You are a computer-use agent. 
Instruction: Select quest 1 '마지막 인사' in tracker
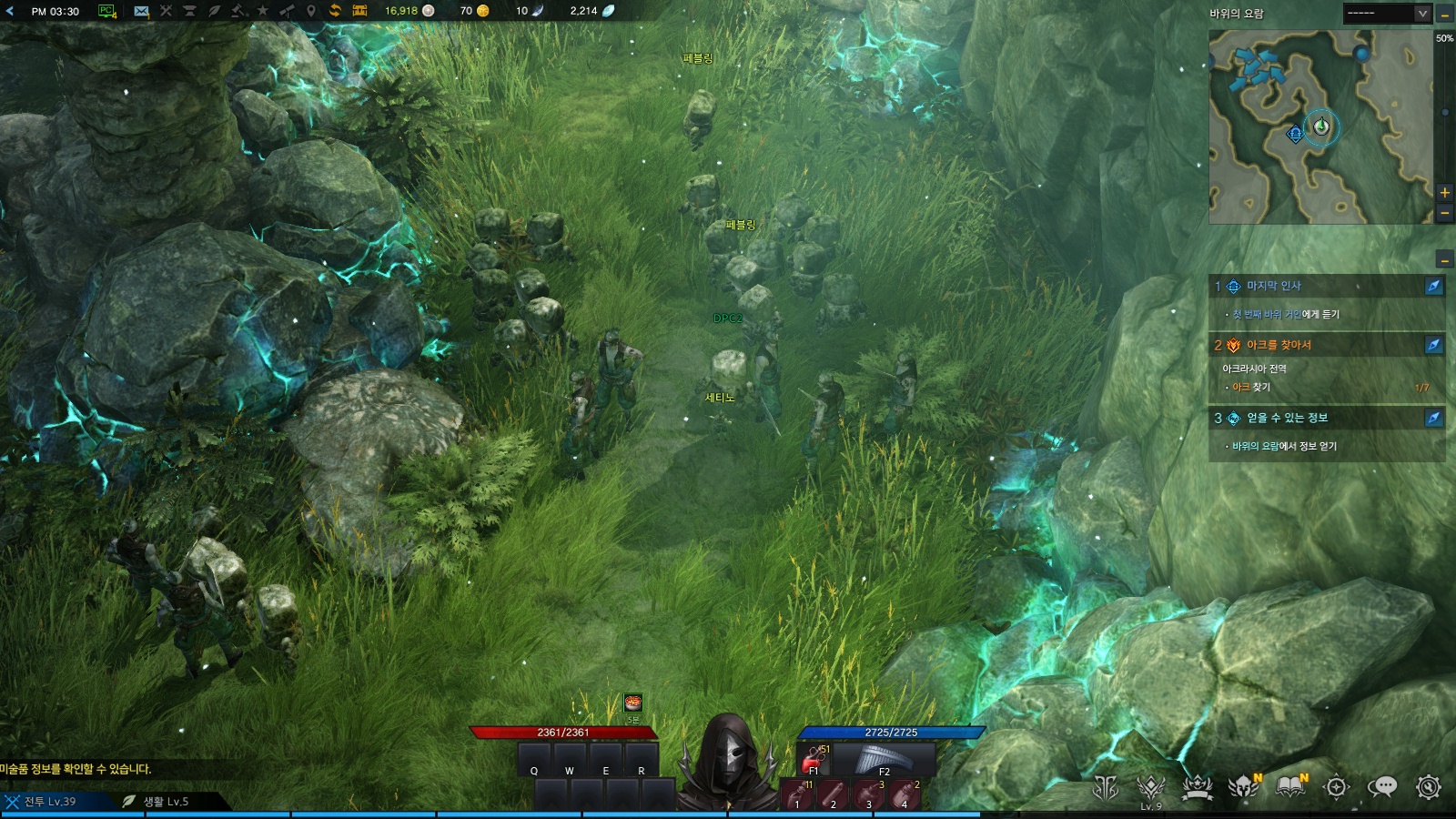pos(1274,286)
